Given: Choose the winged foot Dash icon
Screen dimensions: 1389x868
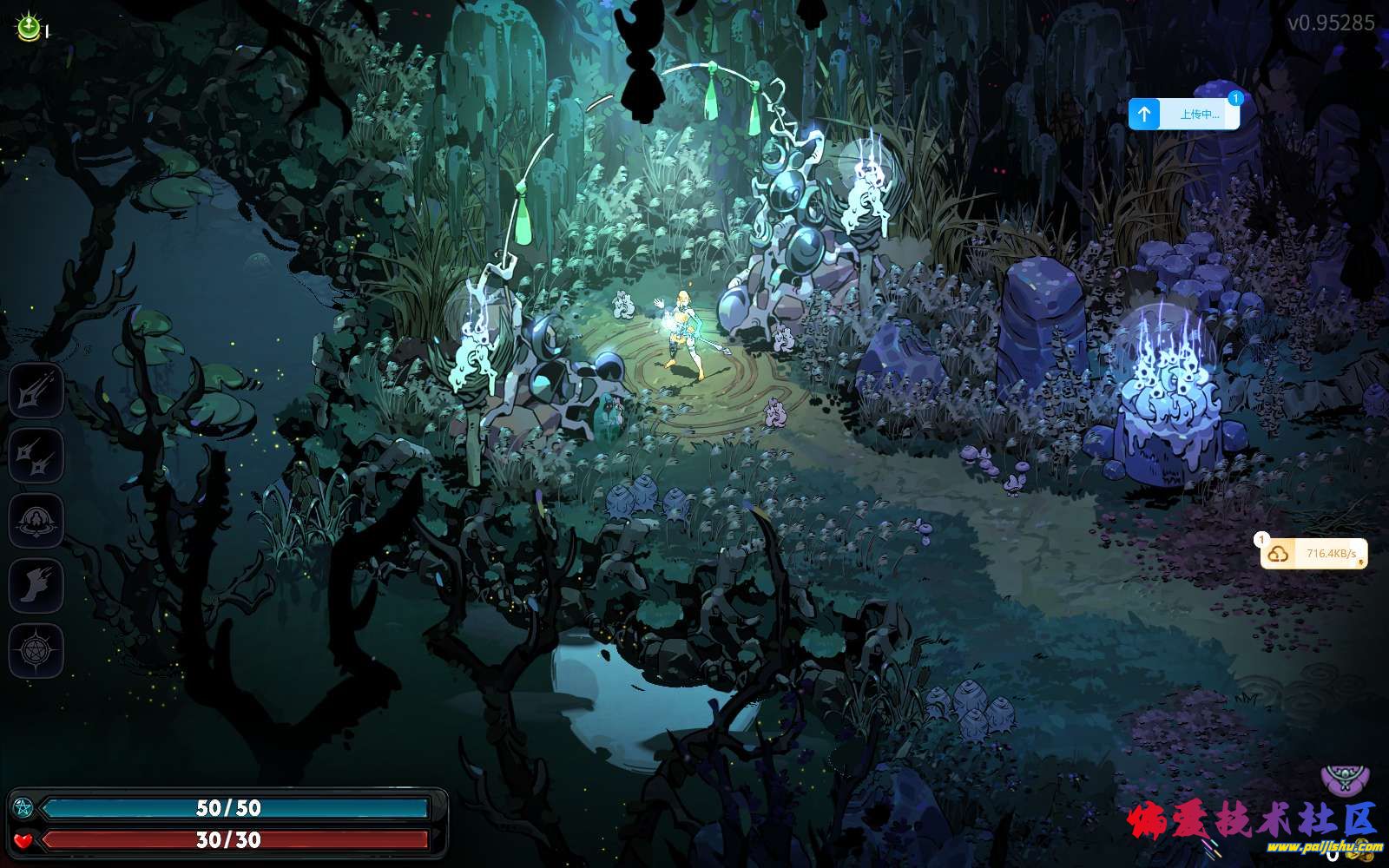Looking at the screenshot, I should point(36,586).
